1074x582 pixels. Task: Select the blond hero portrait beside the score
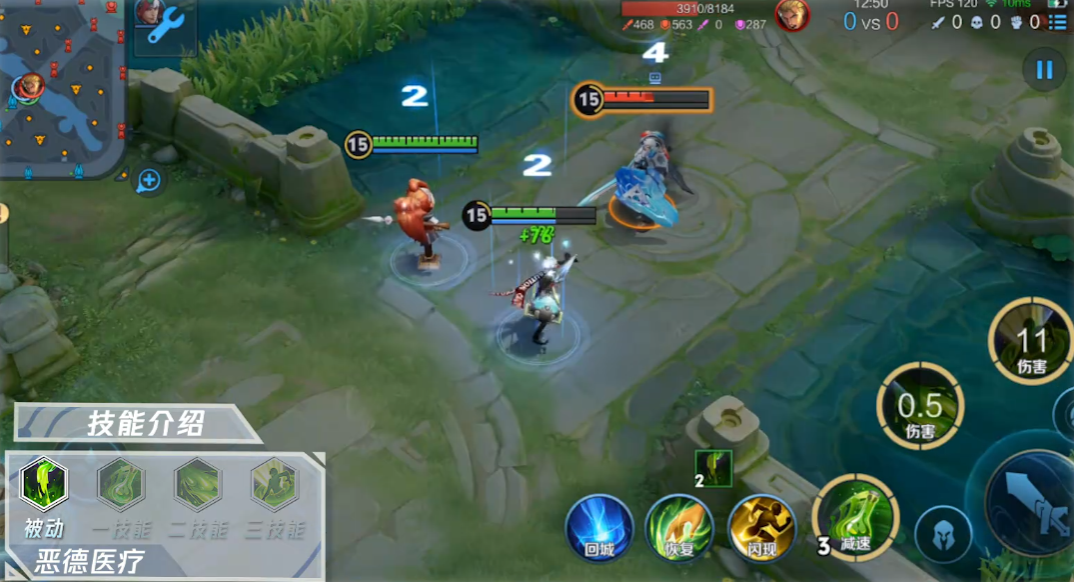point(792,15)
